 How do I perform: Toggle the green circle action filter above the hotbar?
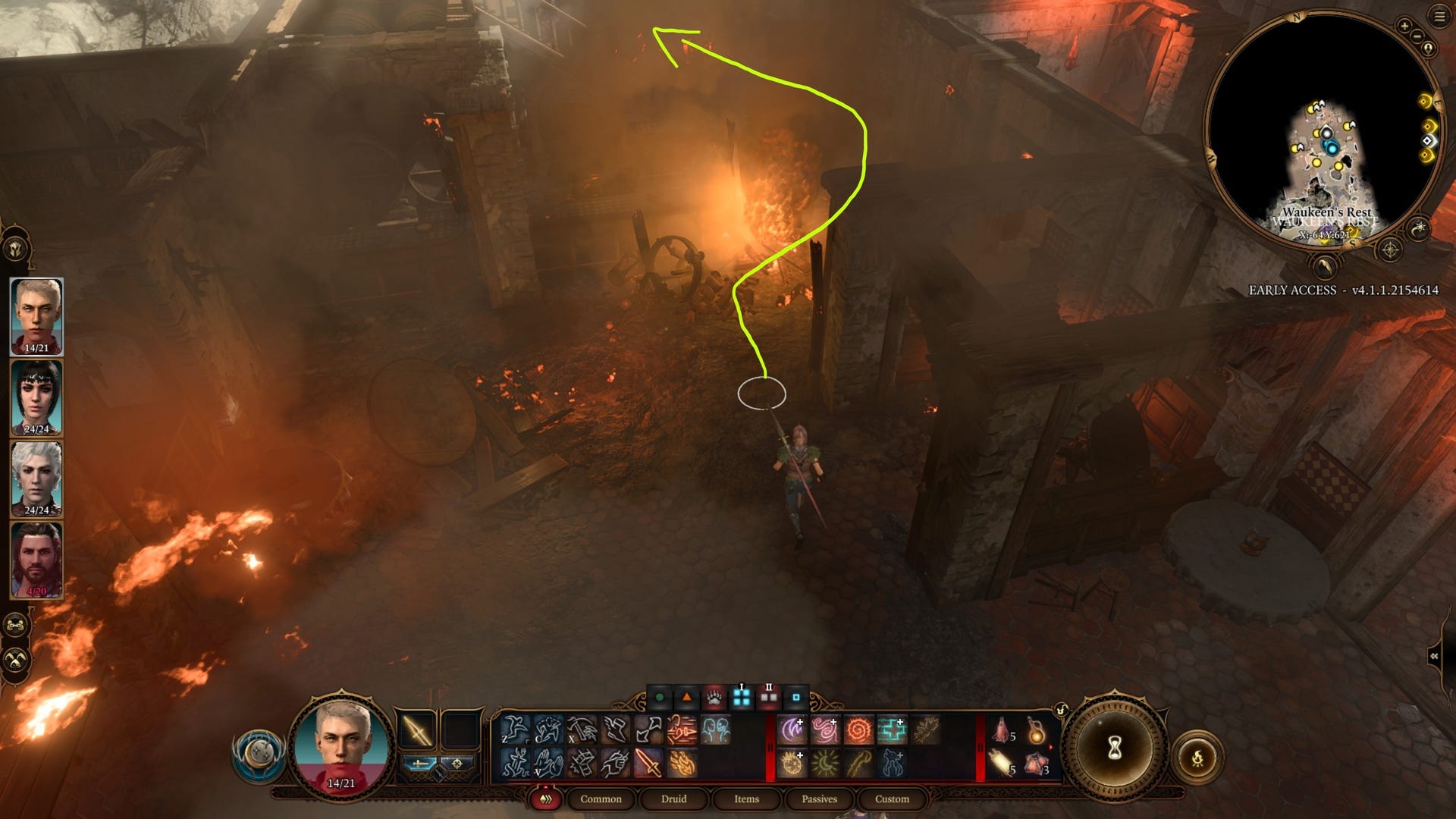click(x=659, y=697)
